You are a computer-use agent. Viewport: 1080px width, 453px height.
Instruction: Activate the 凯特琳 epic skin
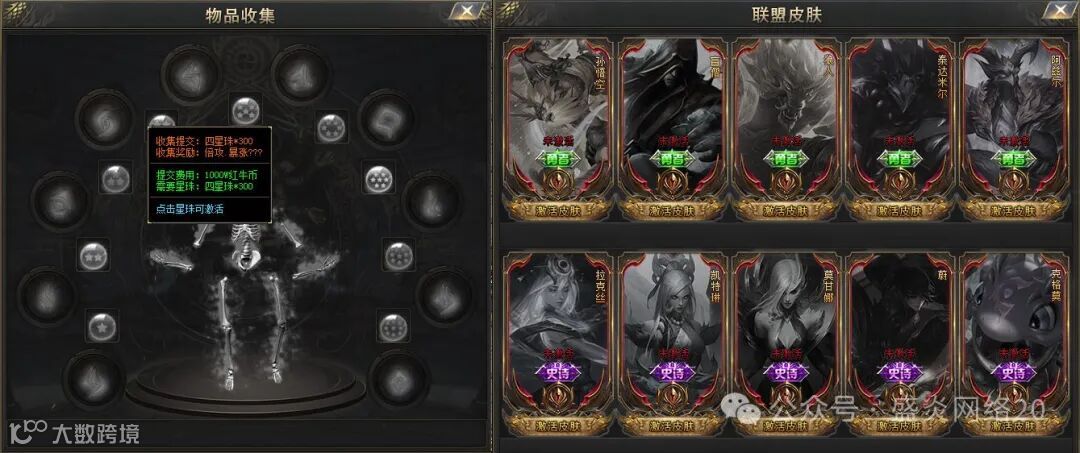pyautogui.click(x=671, y=422)
